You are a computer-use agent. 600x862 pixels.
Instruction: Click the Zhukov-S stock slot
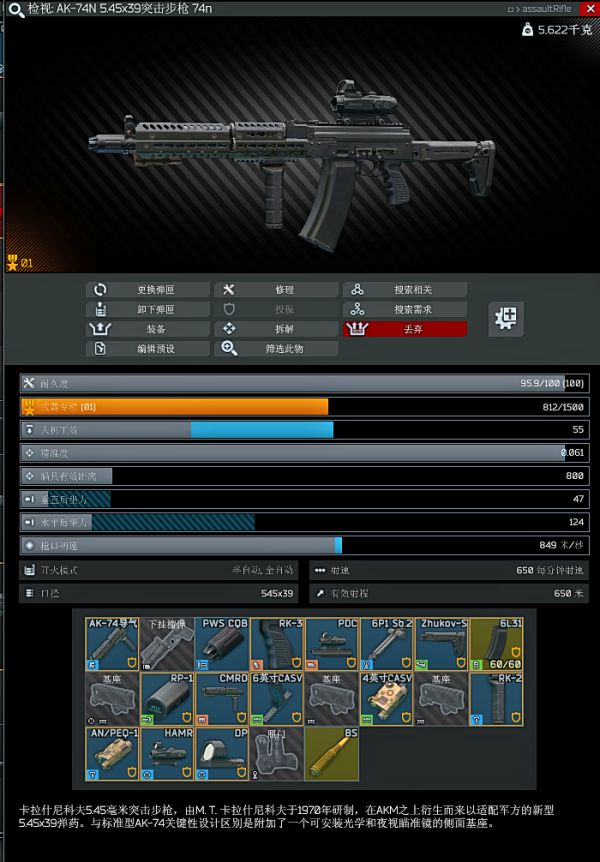[x=441, y=644]
